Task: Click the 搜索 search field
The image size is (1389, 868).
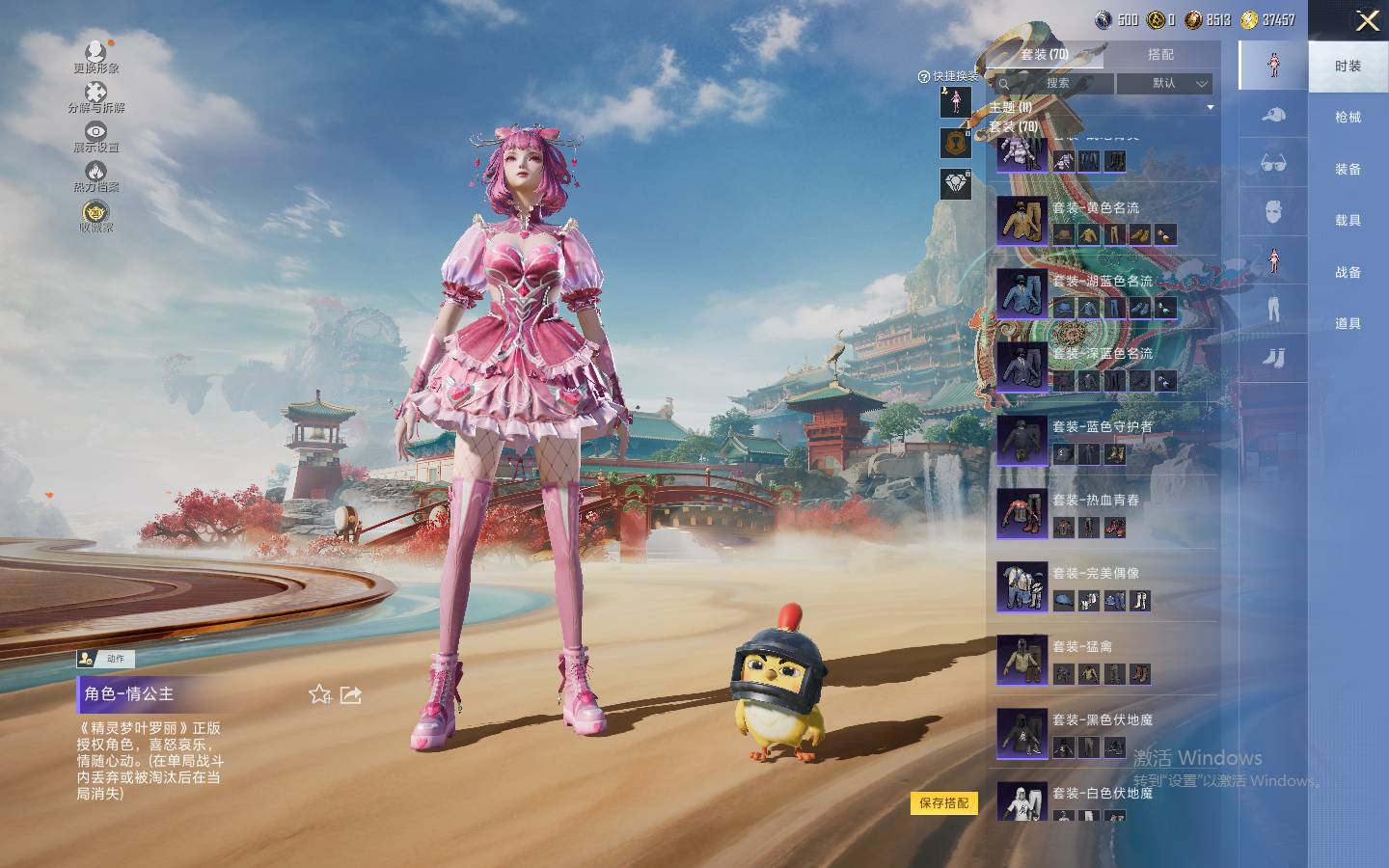Action: [x=1057, y=84]
